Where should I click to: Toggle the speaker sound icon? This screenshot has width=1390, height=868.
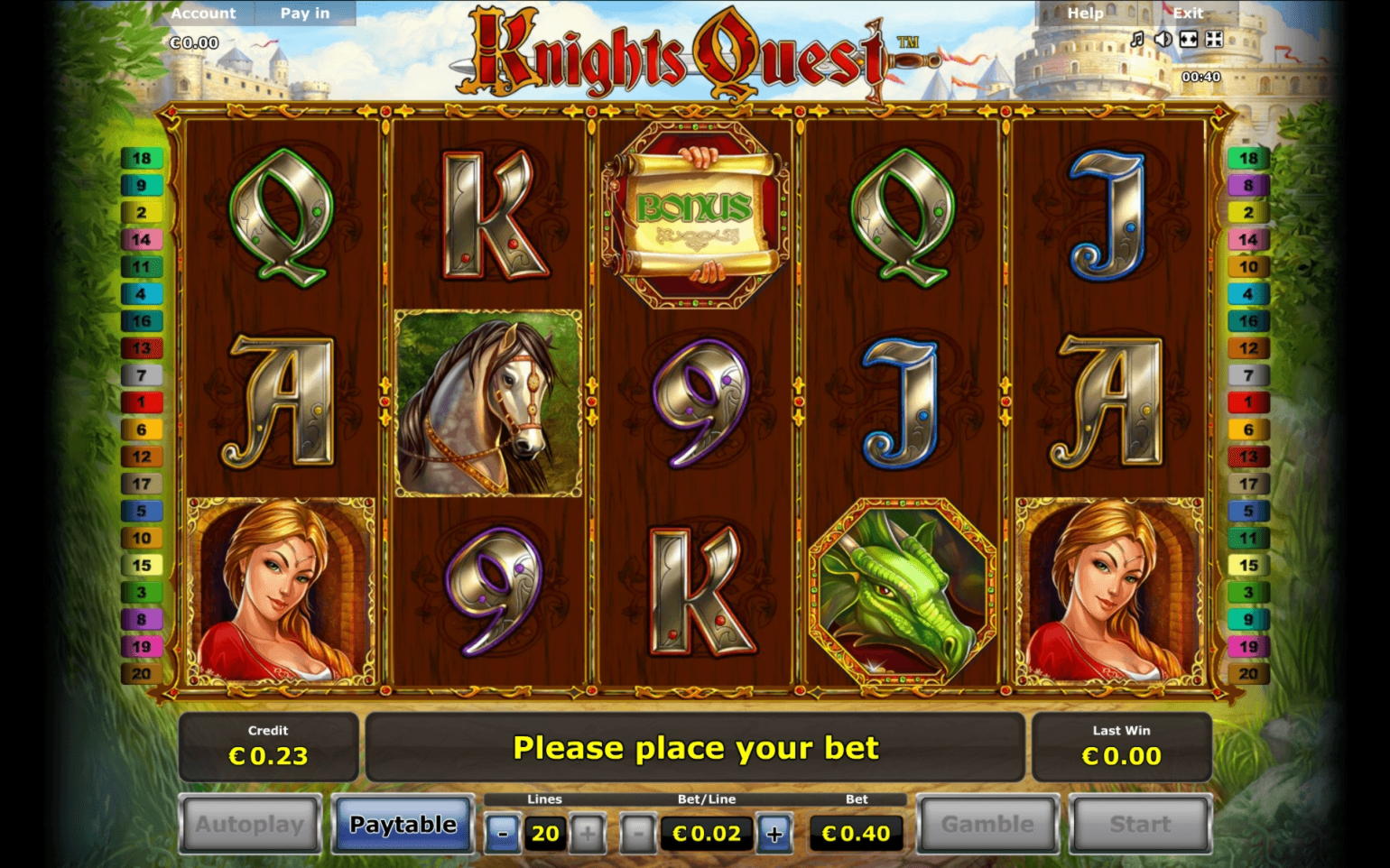[x=1163, y=39]
